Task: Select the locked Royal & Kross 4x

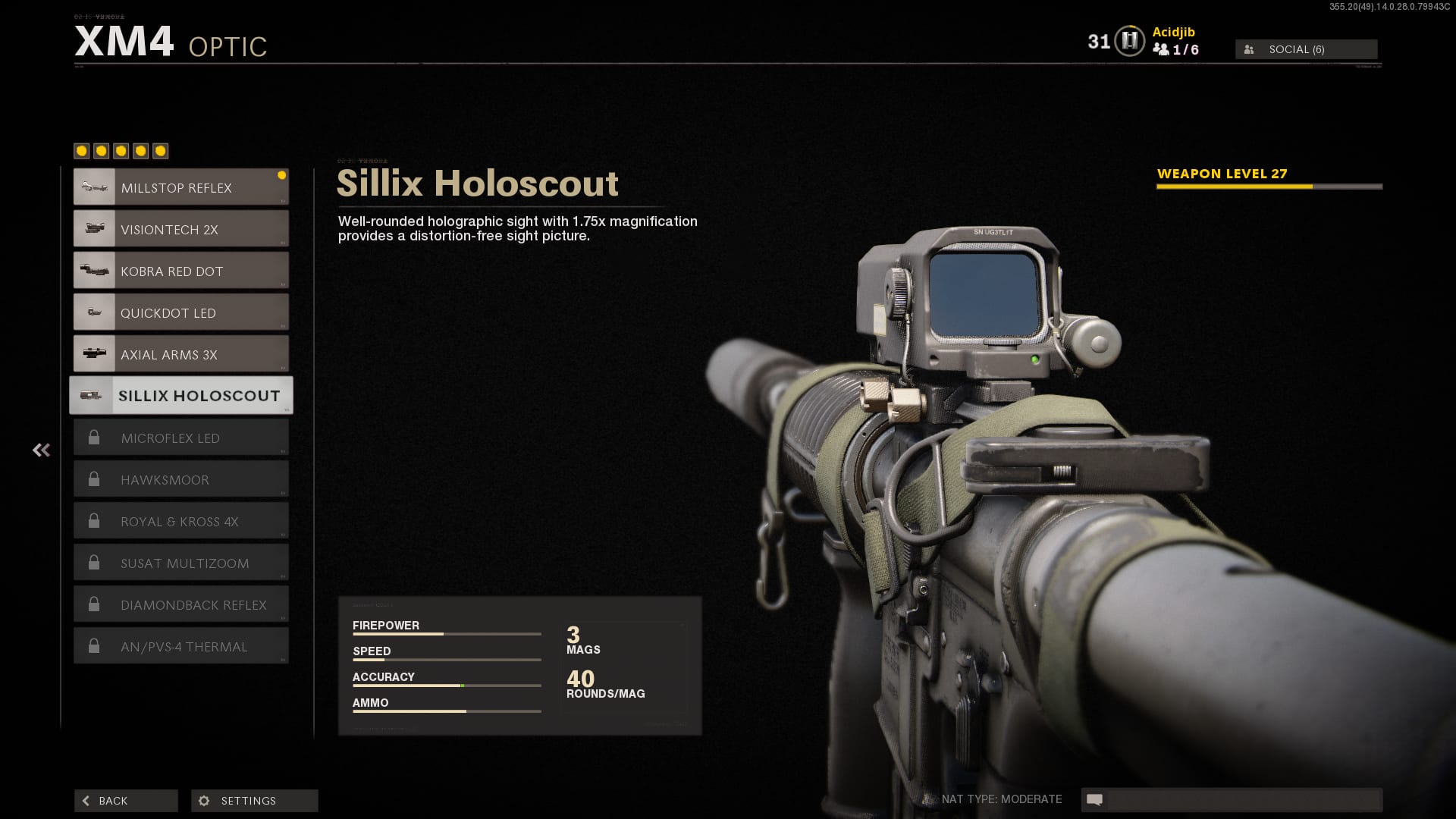Action: point(180,521)
